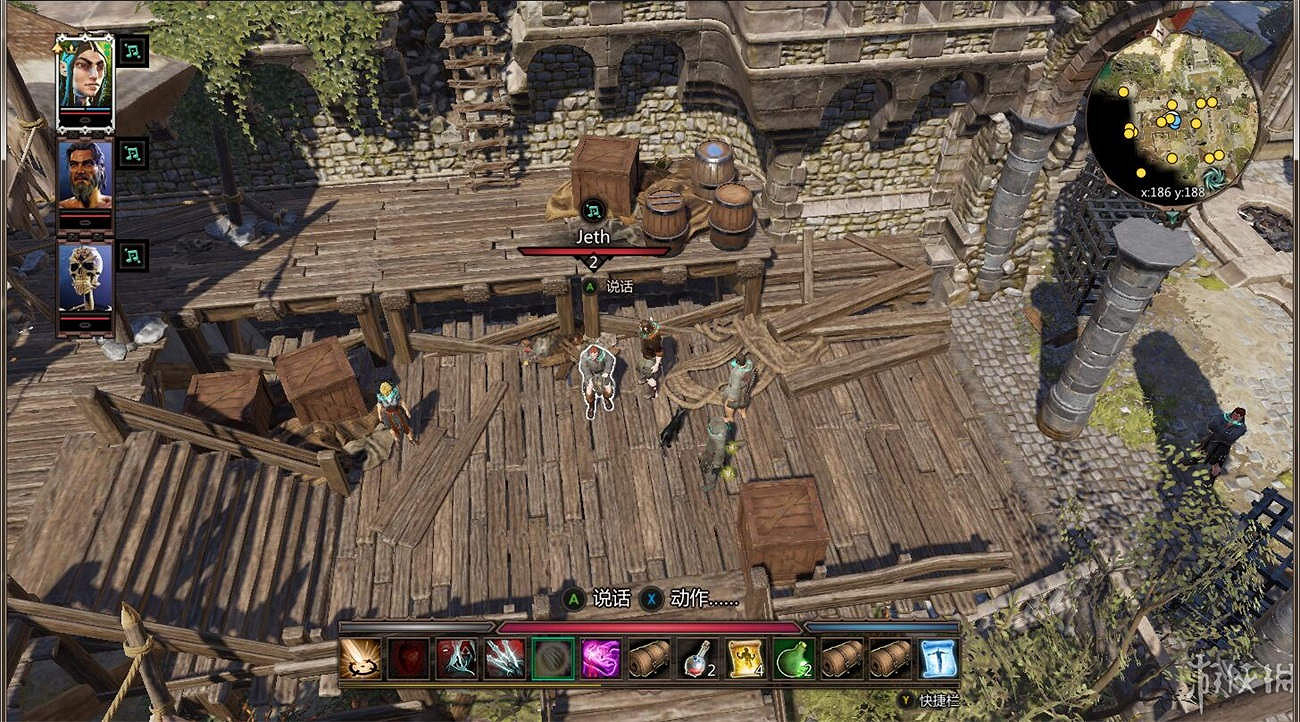Cast the purple magic swirl skill
The height and width of the screenshot is (722, 1300).
coord(601,659)
